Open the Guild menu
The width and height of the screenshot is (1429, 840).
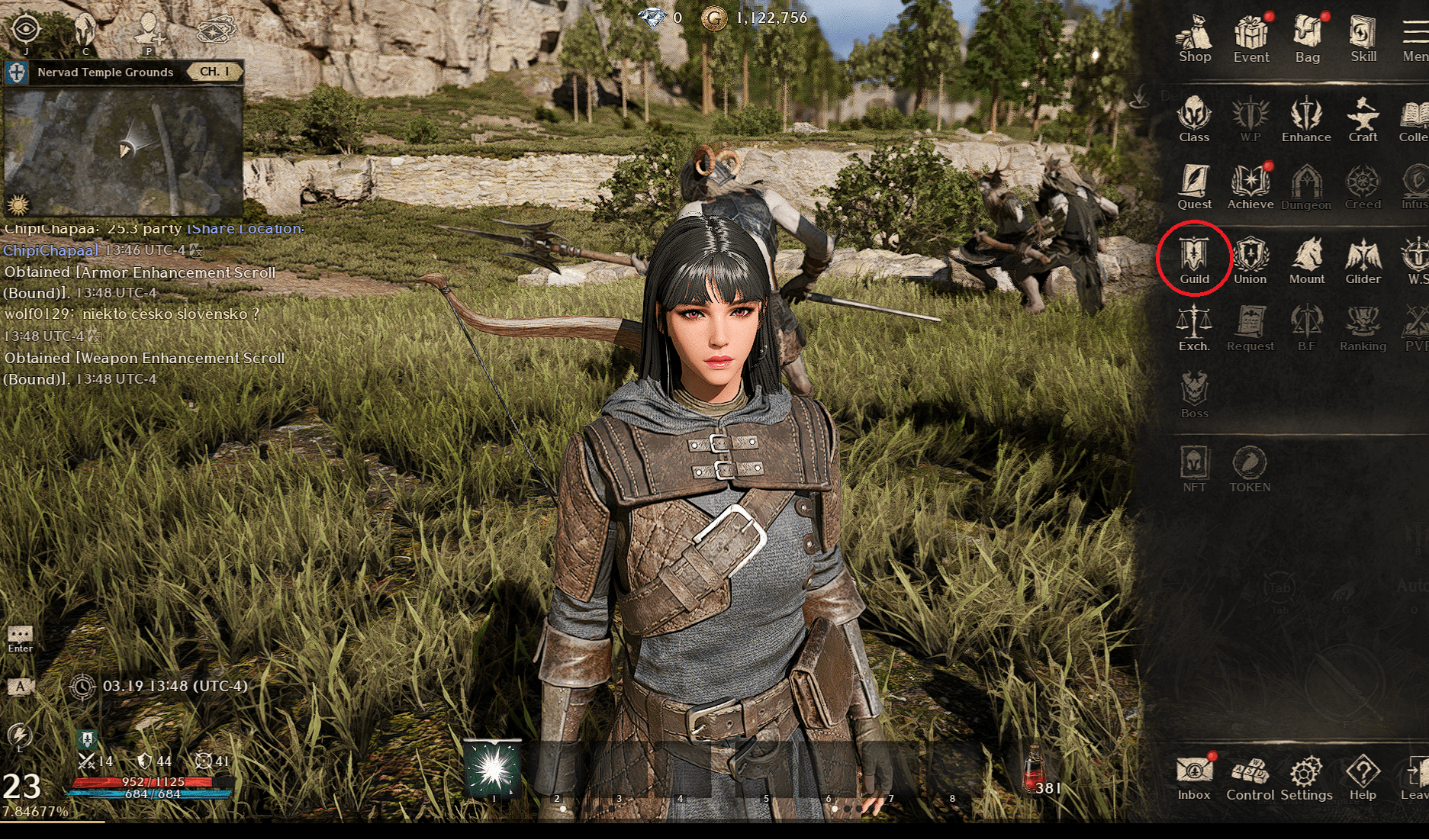[1194, 259]
